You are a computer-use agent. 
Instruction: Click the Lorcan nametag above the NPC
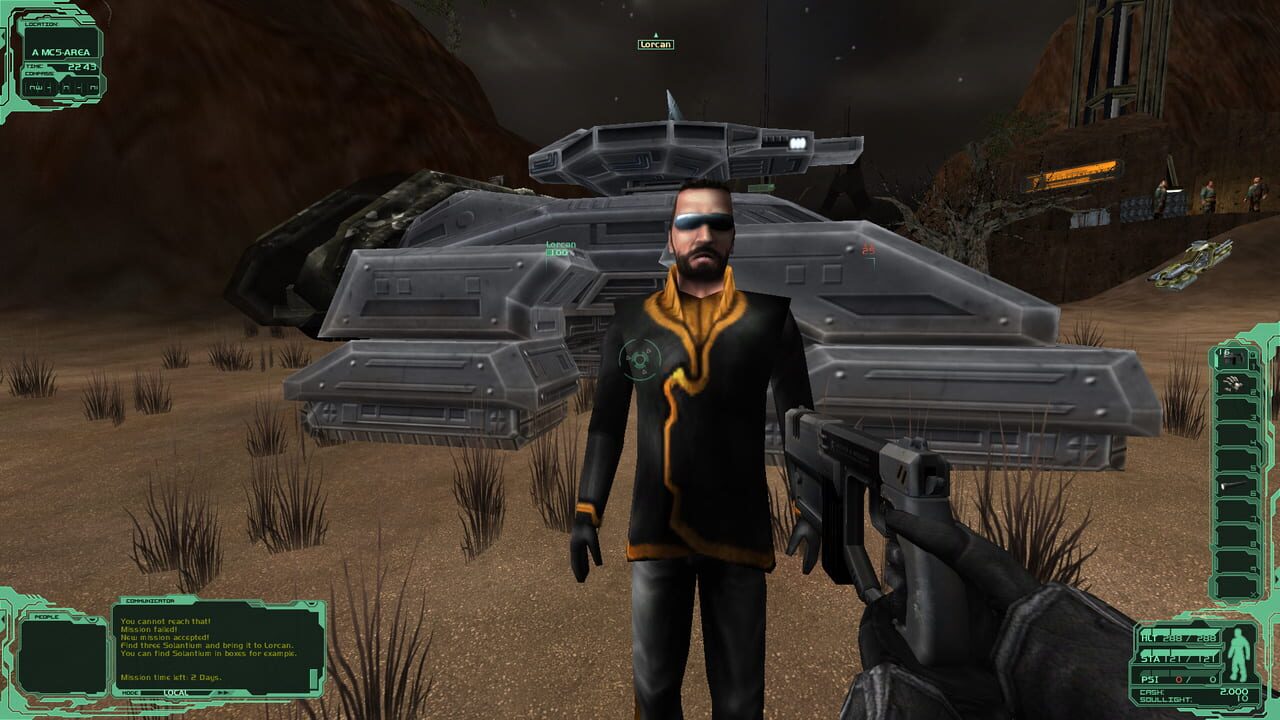coord(654,44)
